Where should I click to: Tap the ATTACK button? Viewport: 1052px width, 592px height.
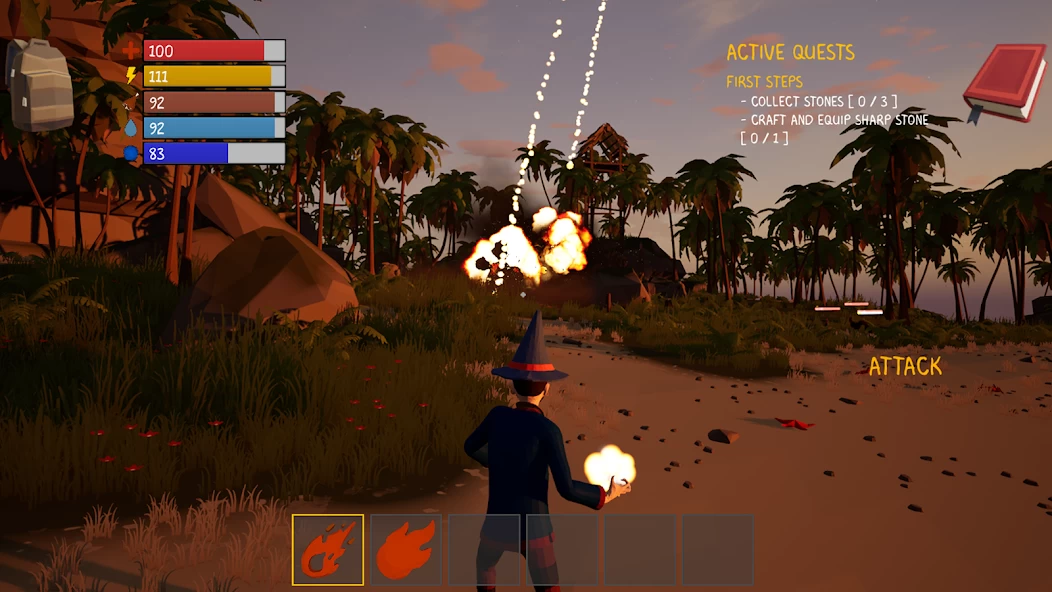(x=905, y=366)
